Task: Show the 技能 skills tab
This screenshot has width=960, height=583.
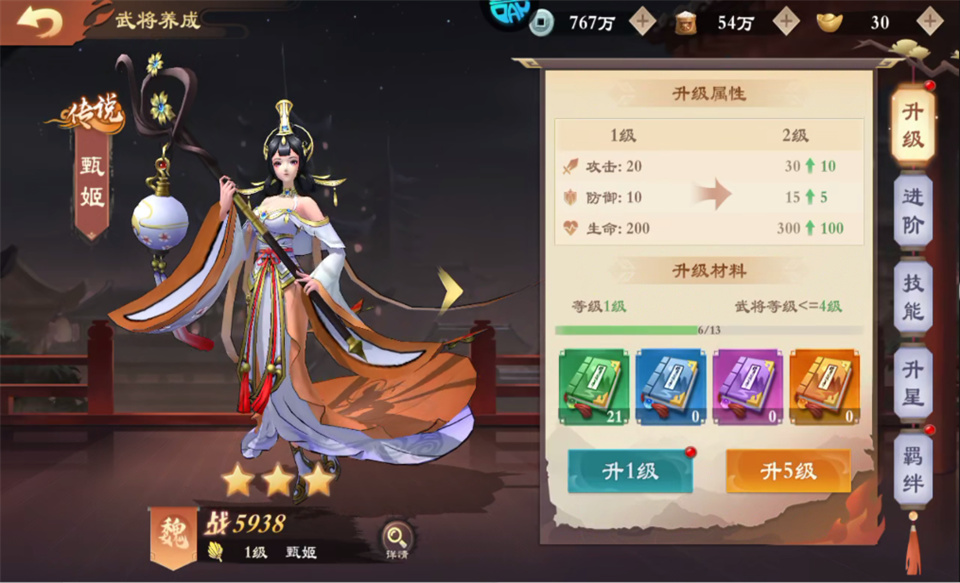Action: tap(912, 297)
